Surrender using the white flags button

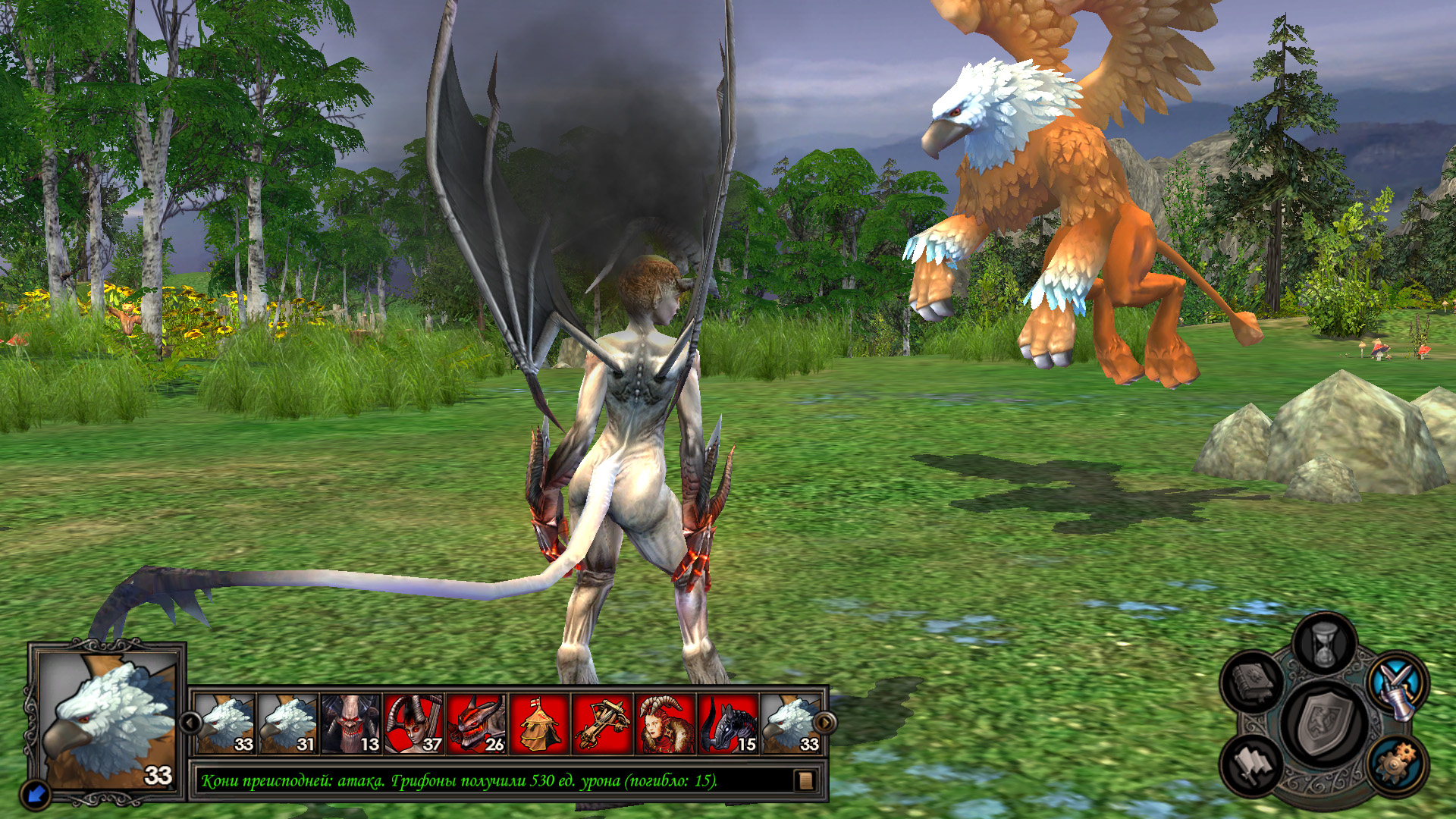1253,764
